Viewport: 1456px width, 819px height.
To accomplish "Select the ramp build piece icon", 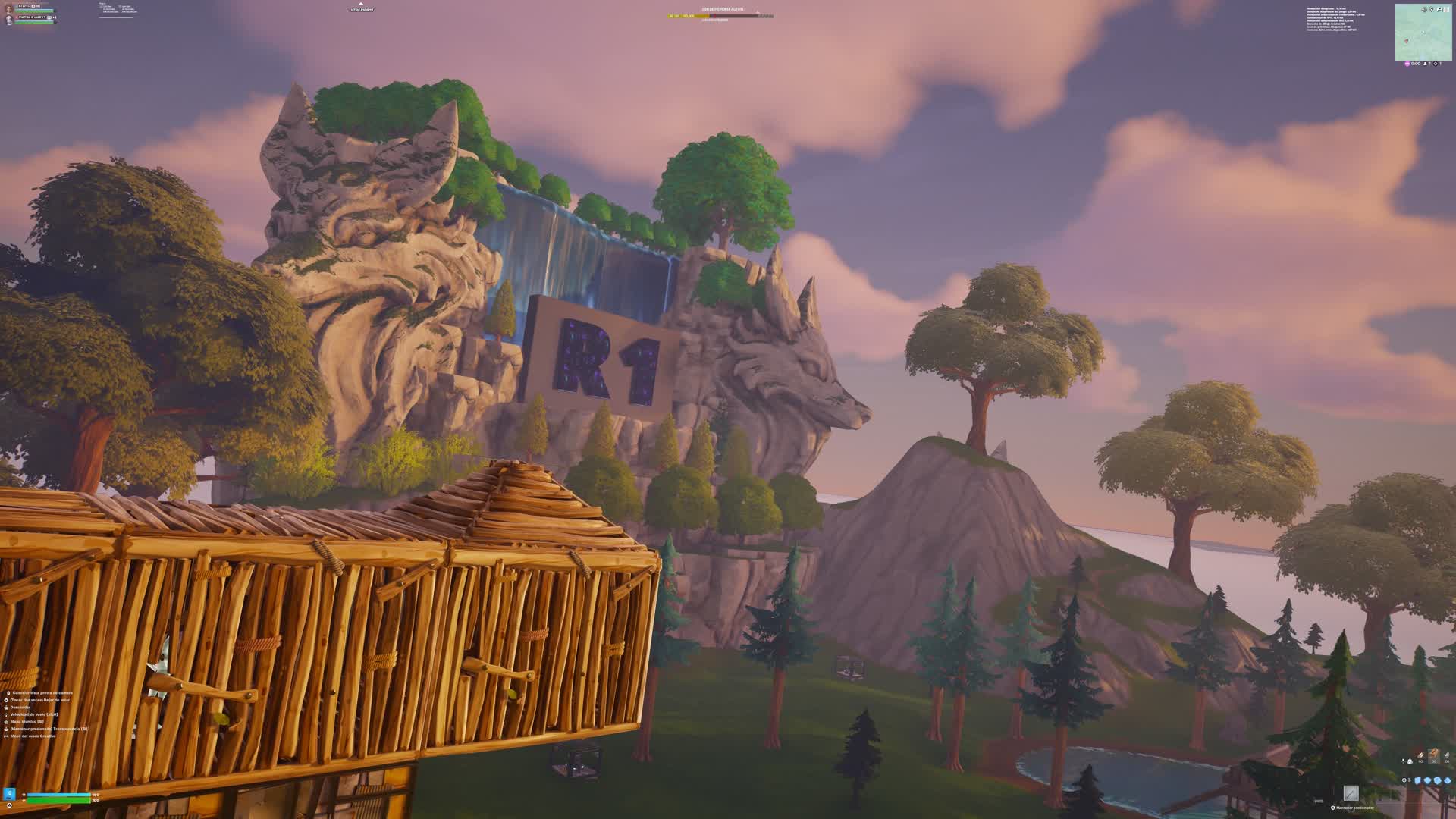I will [1438, 780].
